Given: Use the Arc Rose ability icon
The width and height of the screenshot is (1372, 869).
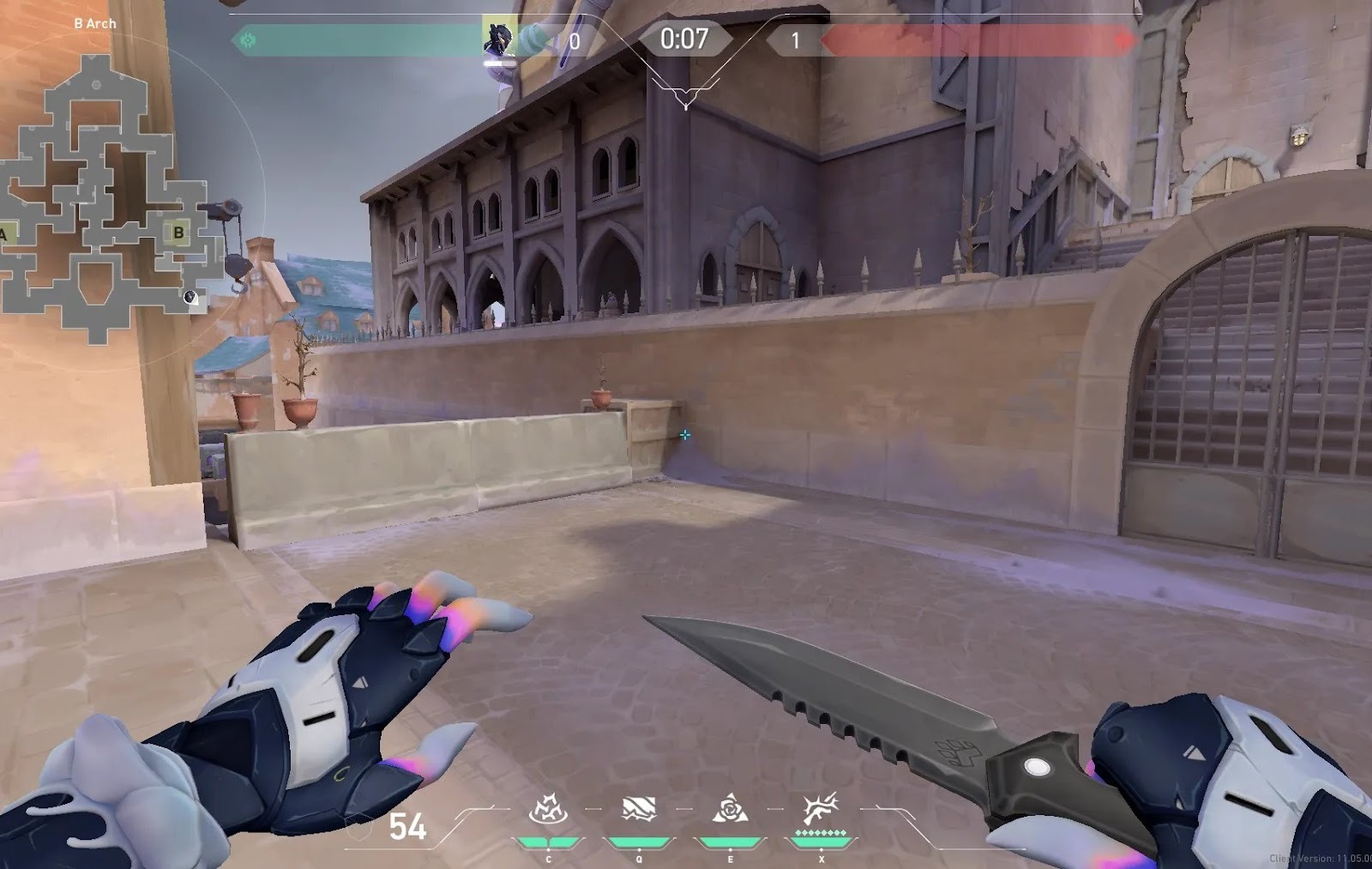Looking at the screenshot, I should tap(730, 810).
